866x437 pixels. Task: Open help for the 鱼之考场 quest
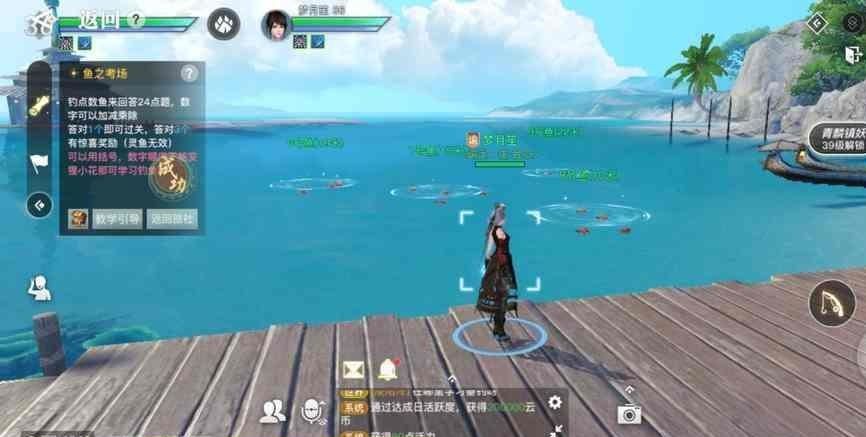[x=188, y=74]
